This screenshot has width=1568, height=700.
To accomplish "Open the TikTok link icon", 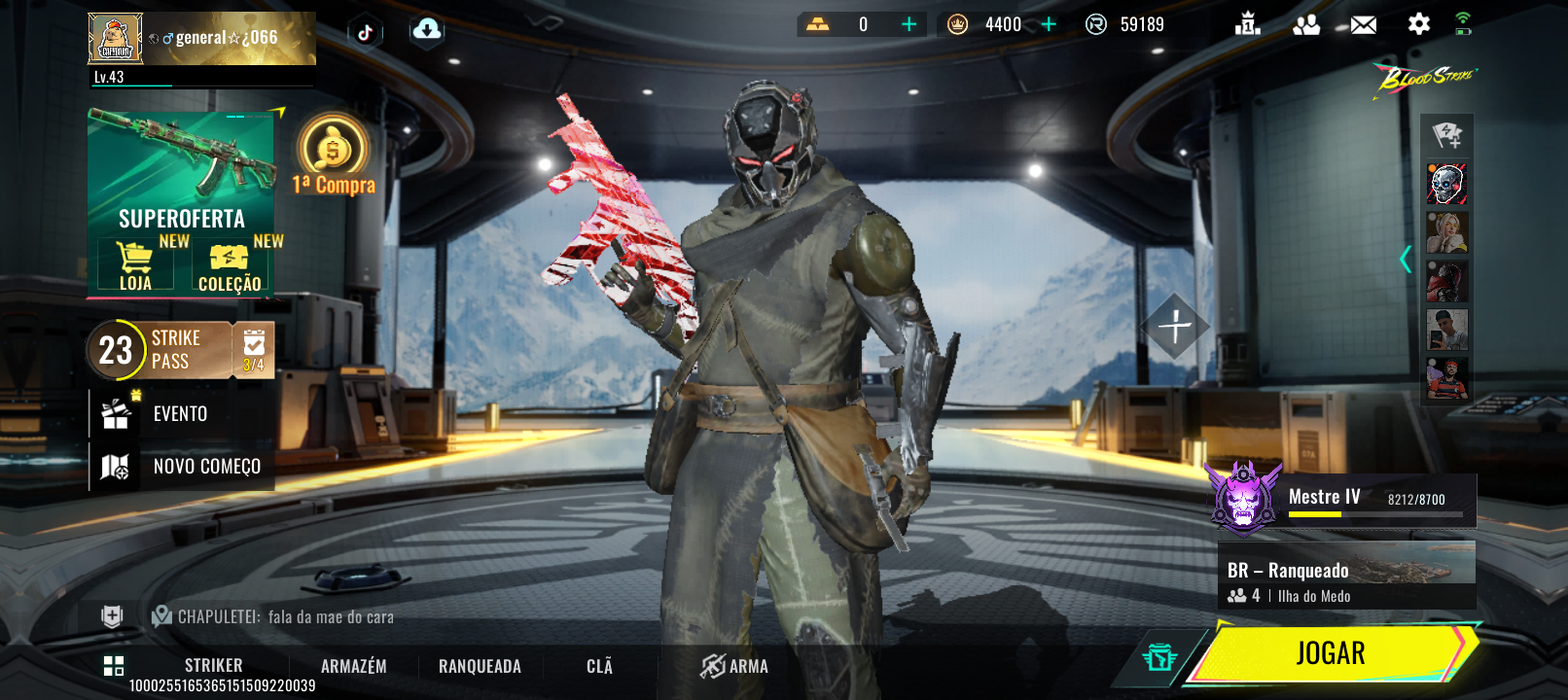I will (x=365, y=32).
